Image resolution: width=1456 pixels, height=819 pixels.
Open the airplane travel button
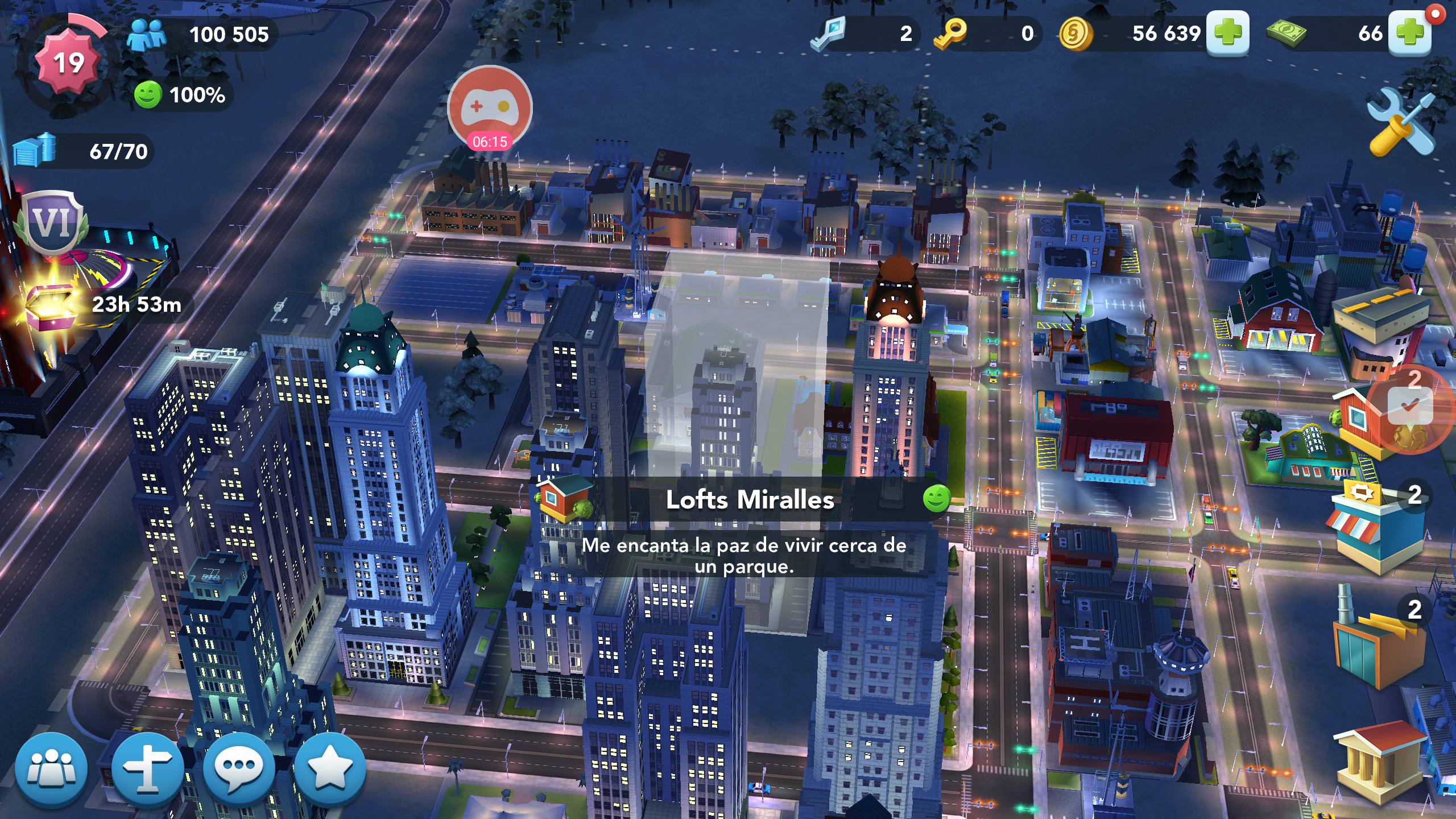pyautogui.click(x=147, y=770)
